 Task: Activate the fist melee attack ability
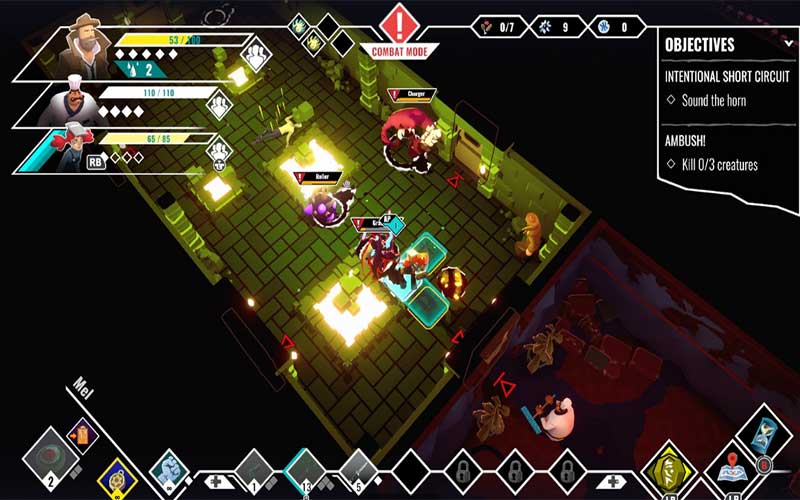coord(168,468)
